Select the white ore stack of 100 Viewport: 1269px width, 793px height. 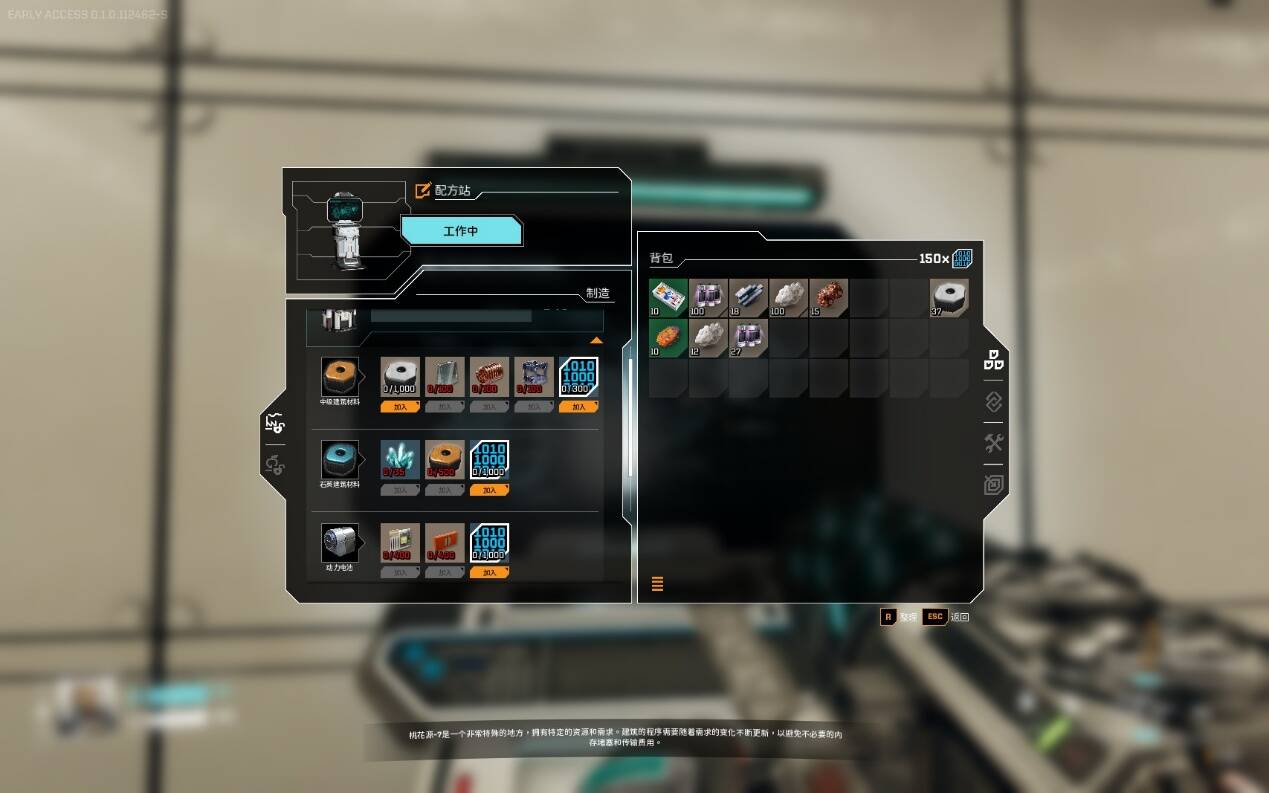(789, 298)
